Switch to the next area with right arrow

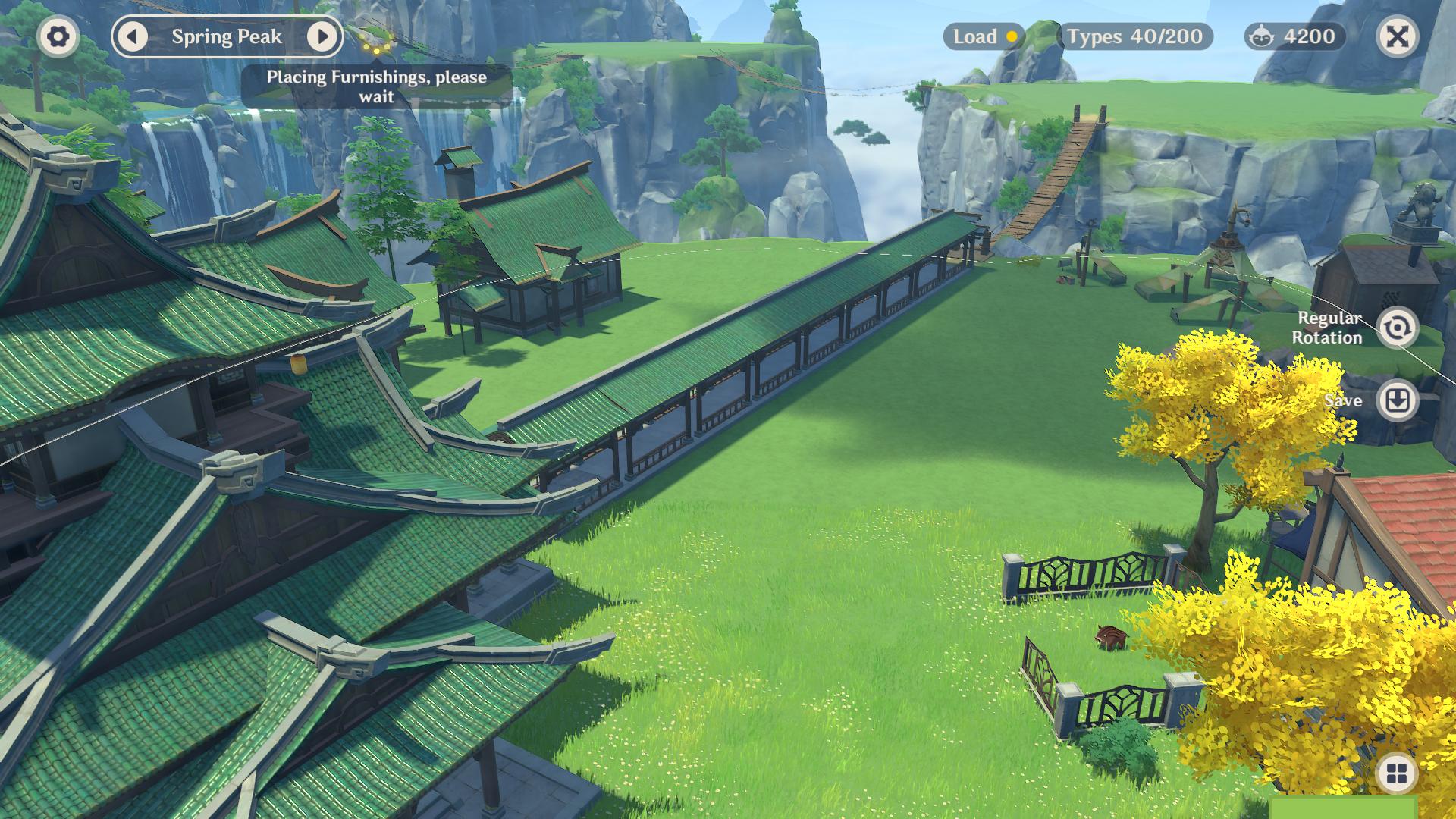click(322, 36)
